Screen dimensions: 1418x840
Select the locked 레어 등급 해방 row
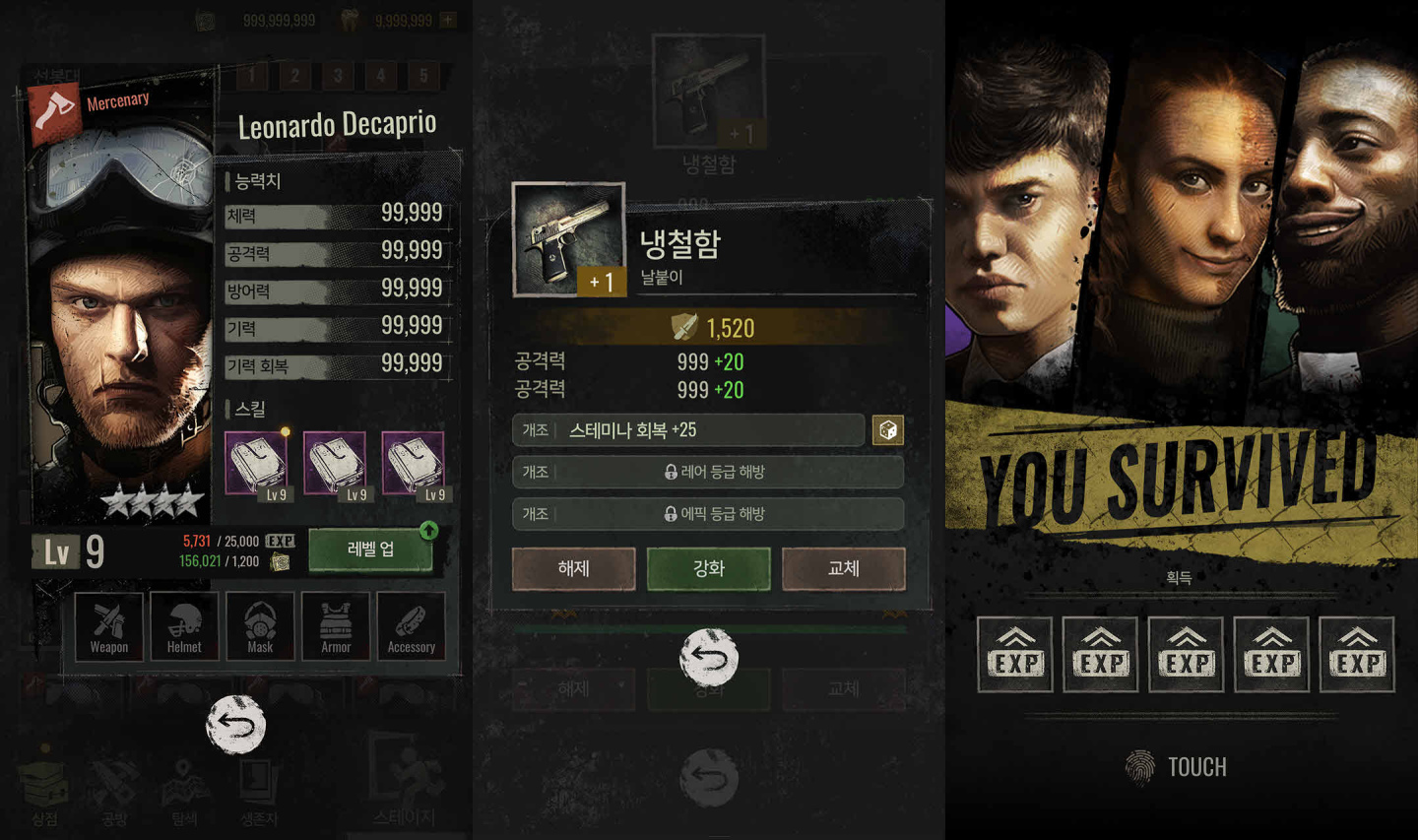click(708, 473)
